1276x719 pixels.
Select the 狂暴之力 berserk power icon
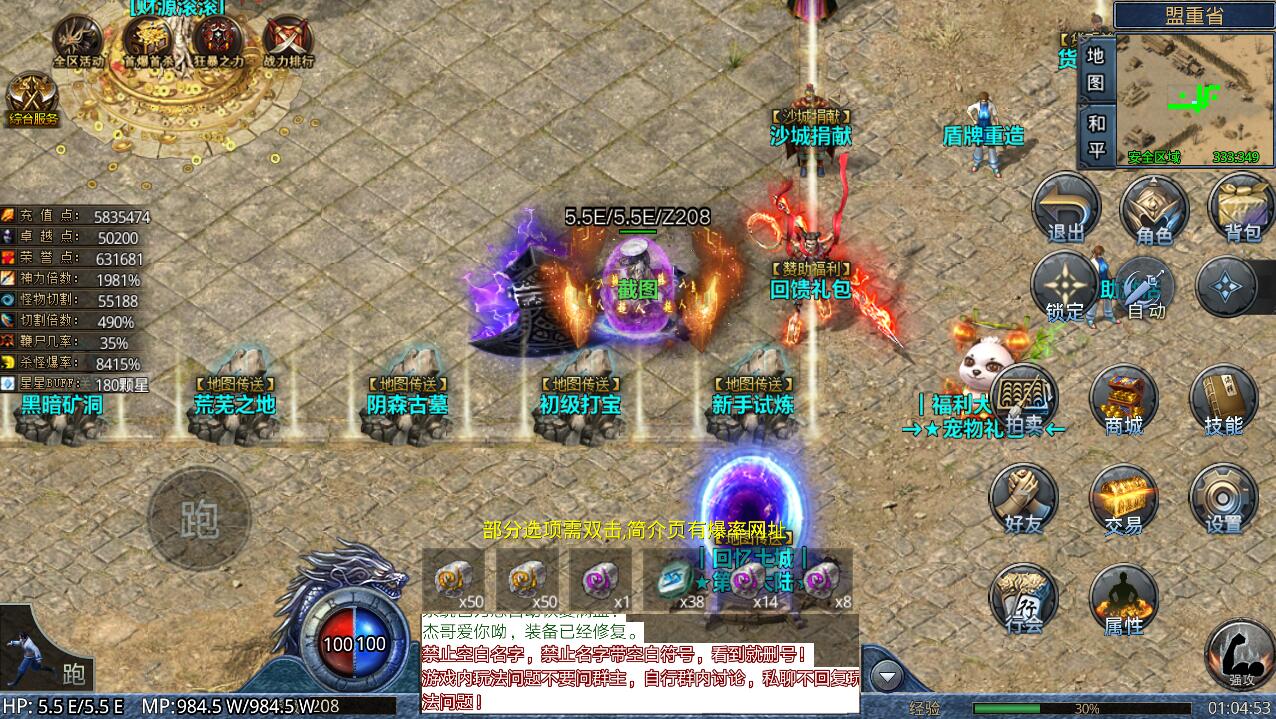pos(218,40)
